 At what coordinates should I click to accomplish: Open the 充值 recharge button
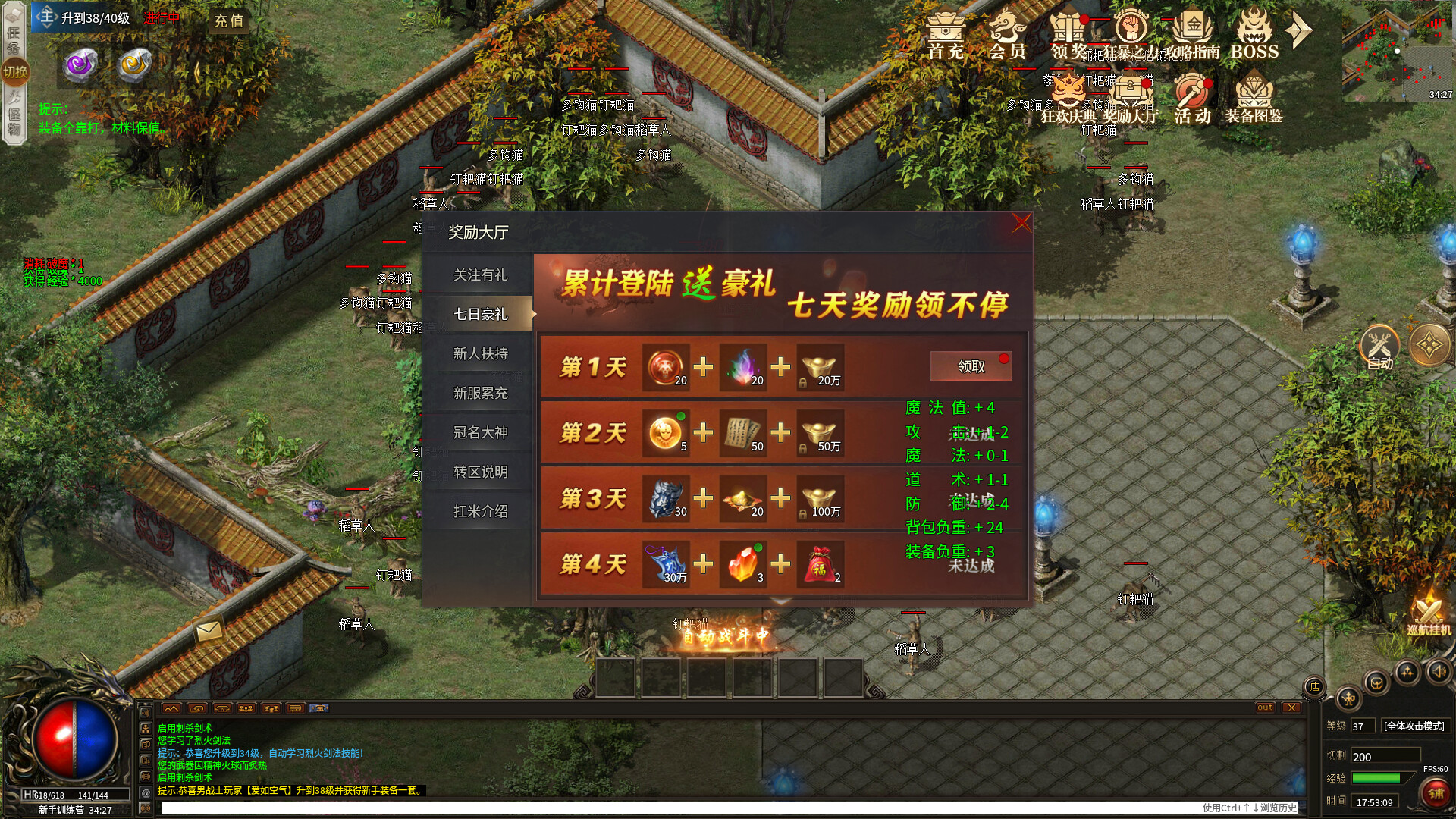(227, 21)
